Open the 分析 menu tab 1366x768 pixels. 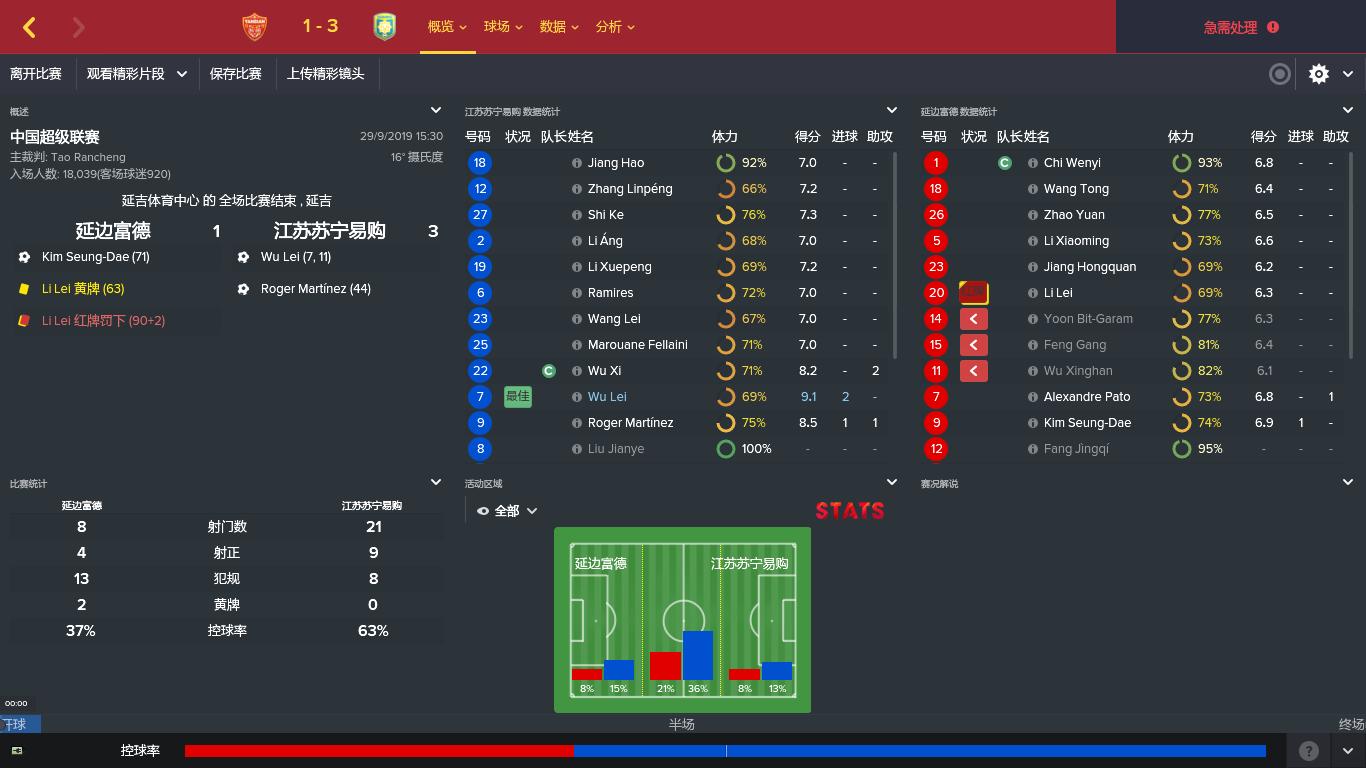click(610, 27)
